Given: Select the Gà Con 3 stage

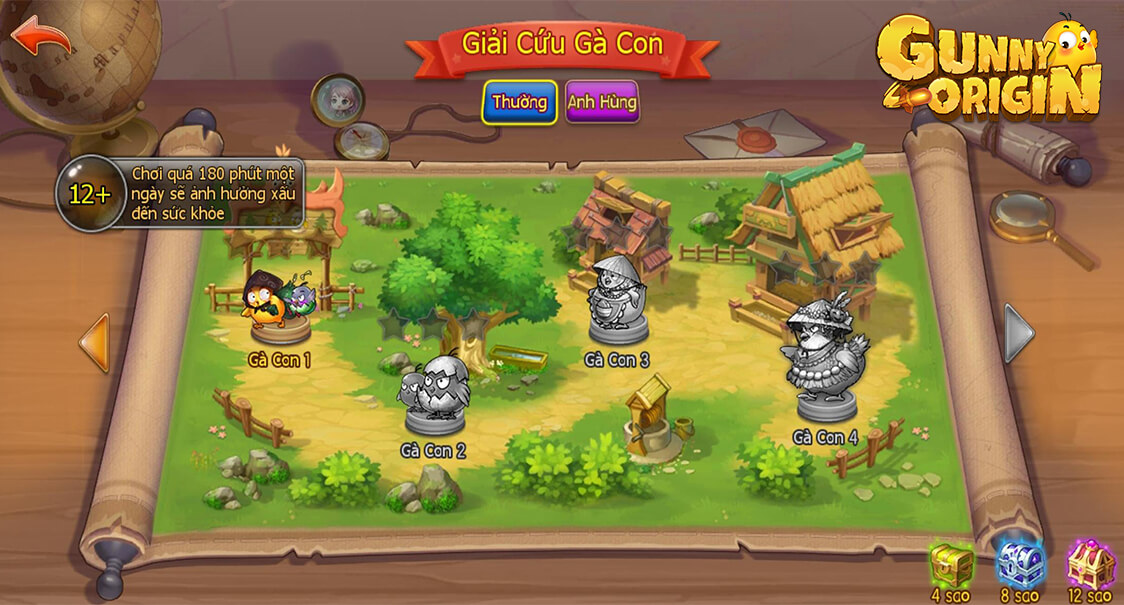Looking at the screenshot, I should [x=617, y=301].
